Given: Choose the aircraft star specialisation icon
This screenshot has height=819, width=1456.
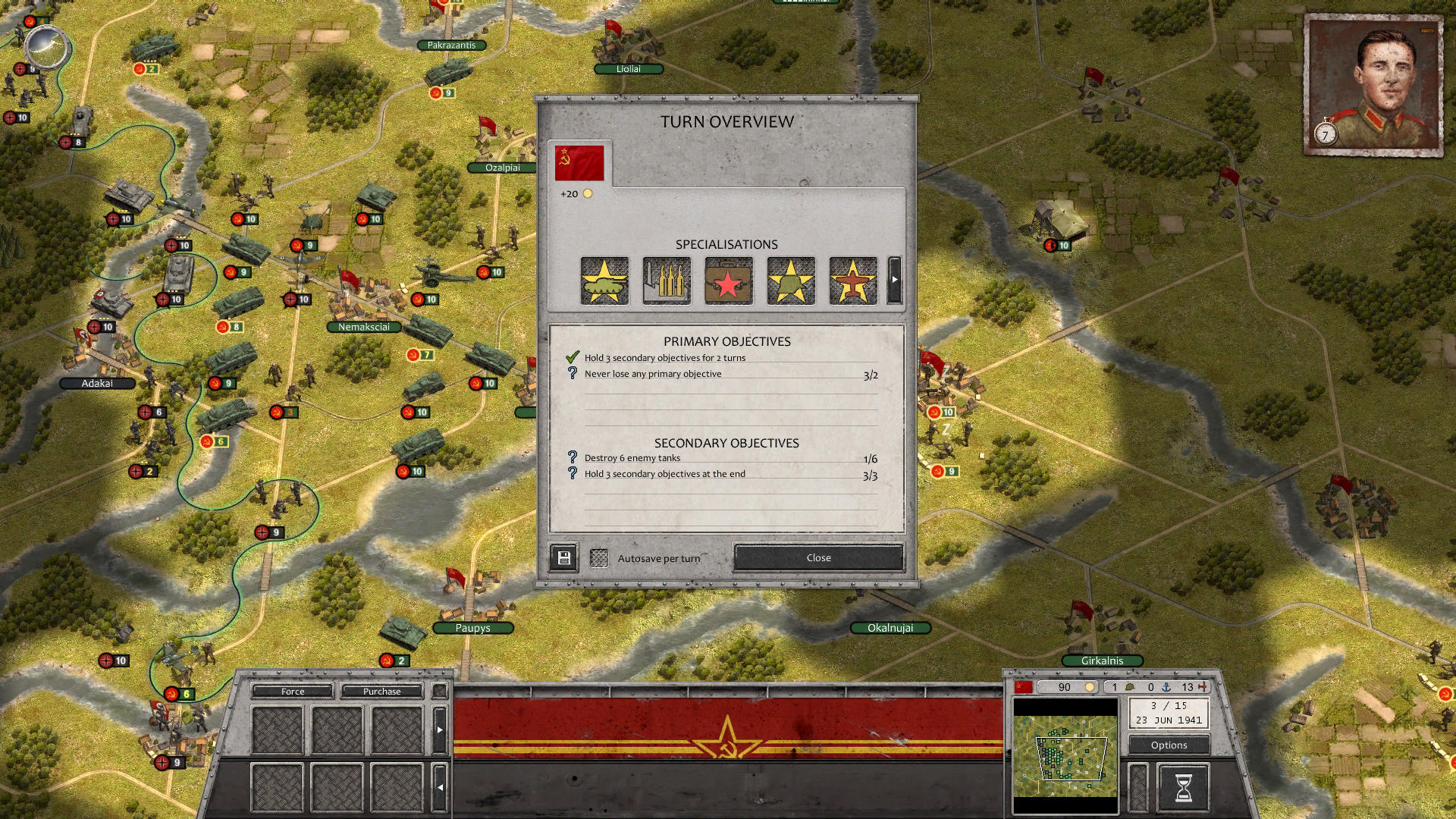Looking at the screenshot, I should point(853,281).
